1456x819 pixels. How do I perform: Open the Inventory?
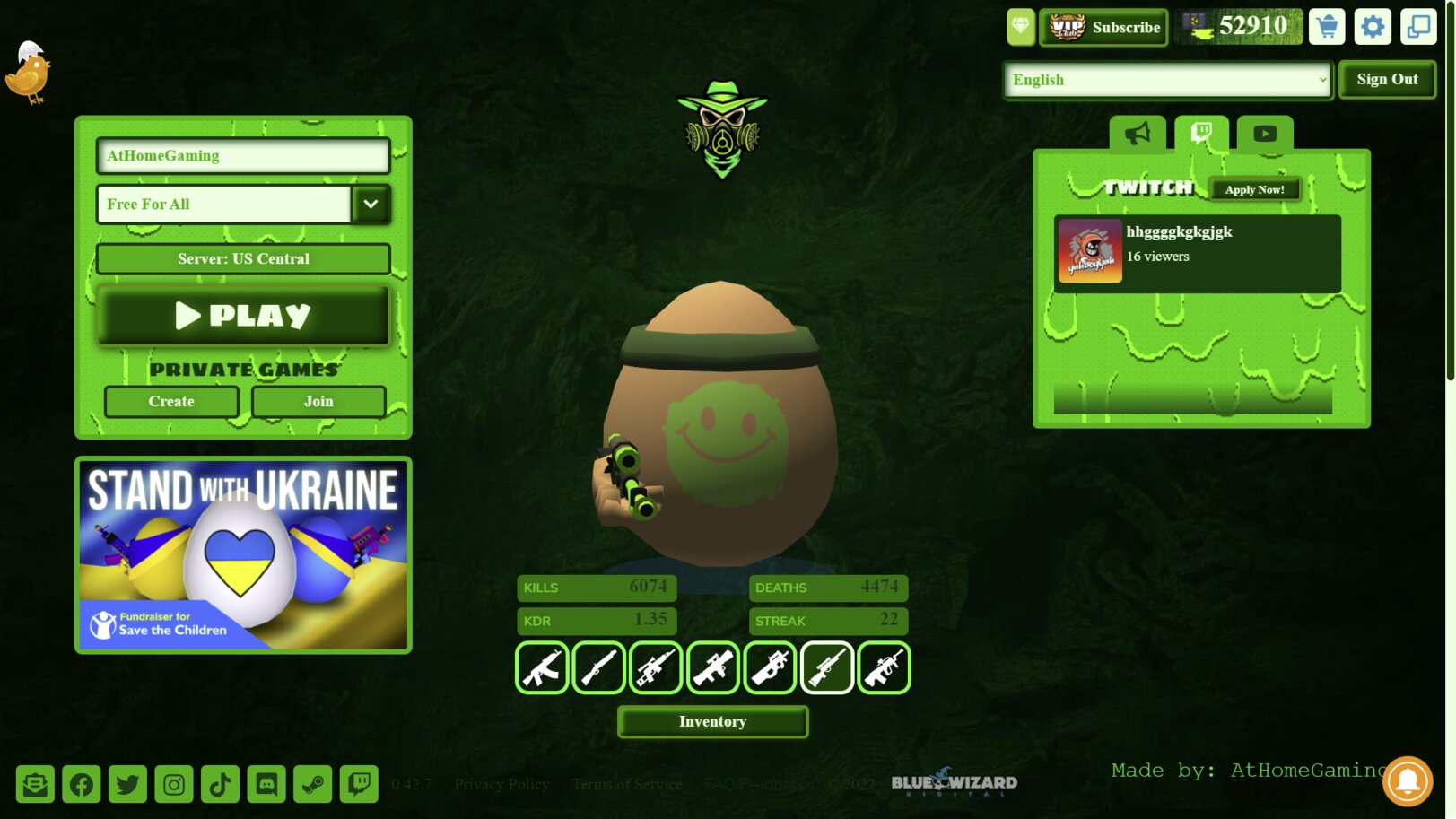712,722
